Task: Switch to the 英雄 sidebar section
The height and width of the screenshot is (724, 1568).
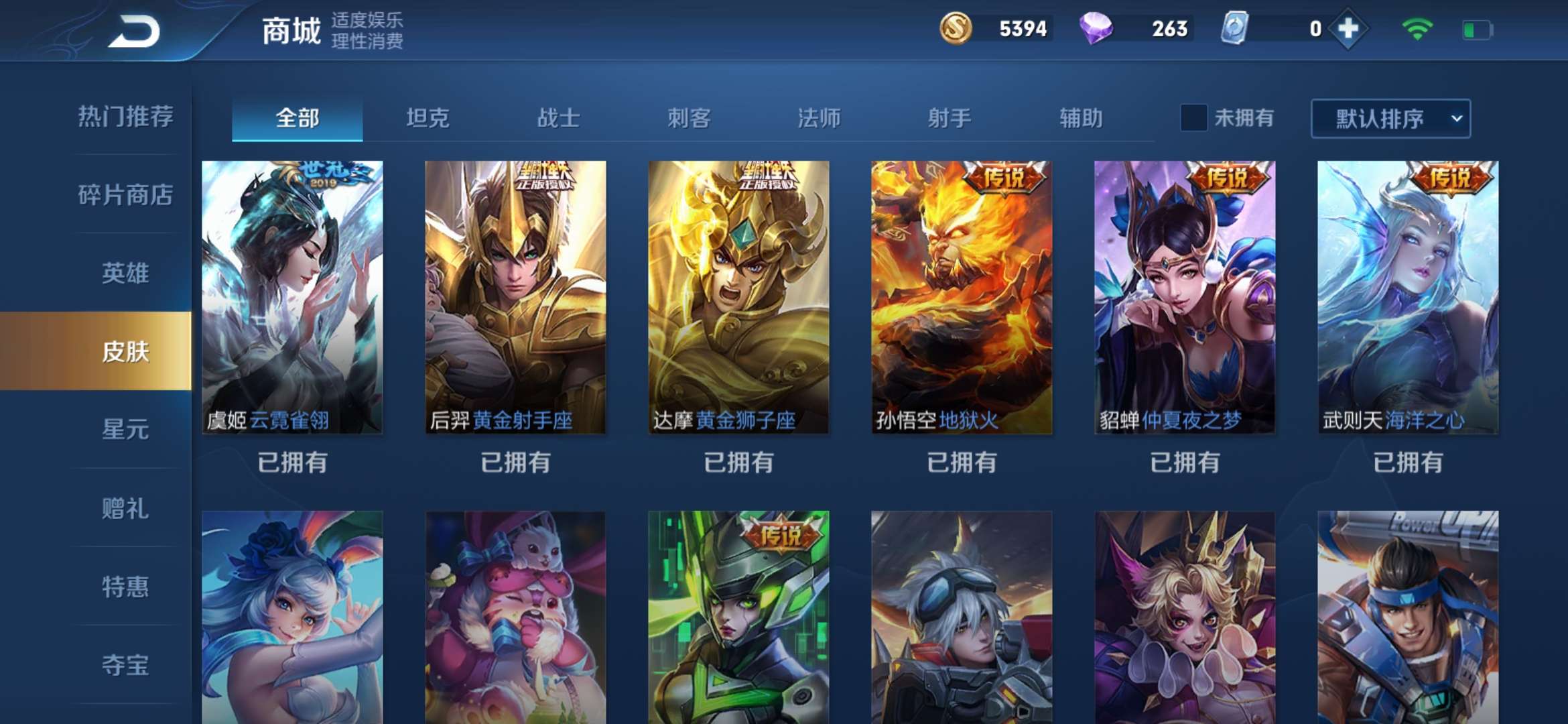Action: pos(124,271)
